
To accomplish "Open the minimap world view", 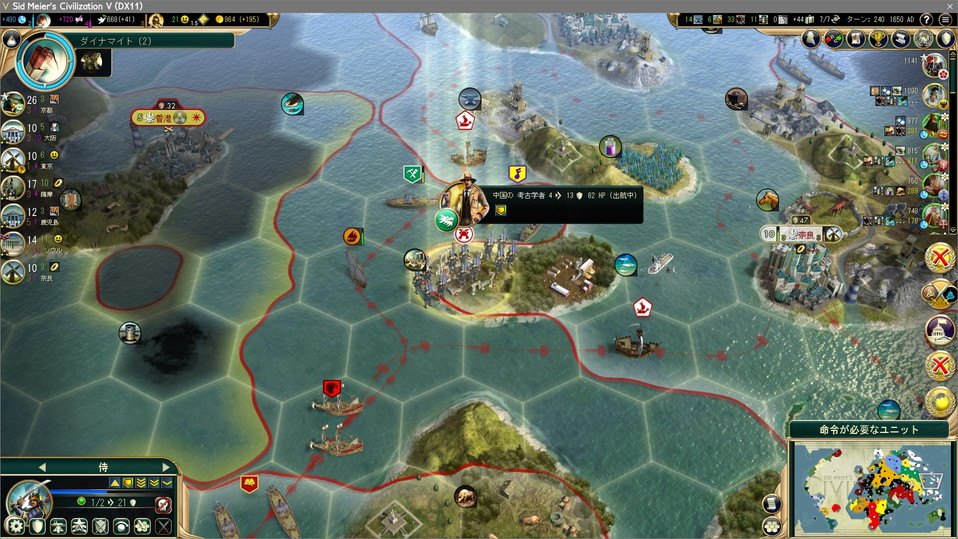I will pyautogui.click(x=872, y=484).
